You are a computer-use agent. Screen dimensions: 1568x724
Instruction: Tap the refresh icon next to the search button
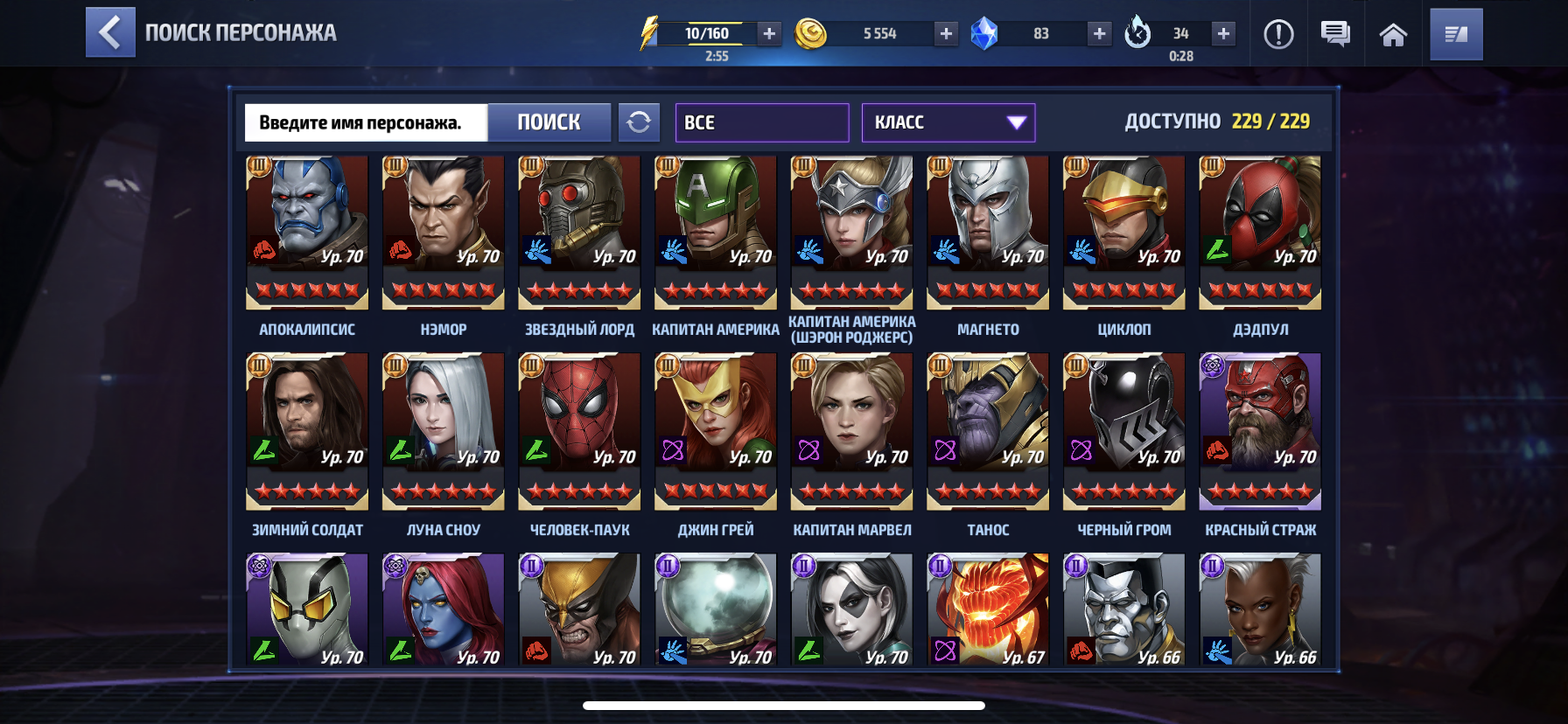click(640, 122)
